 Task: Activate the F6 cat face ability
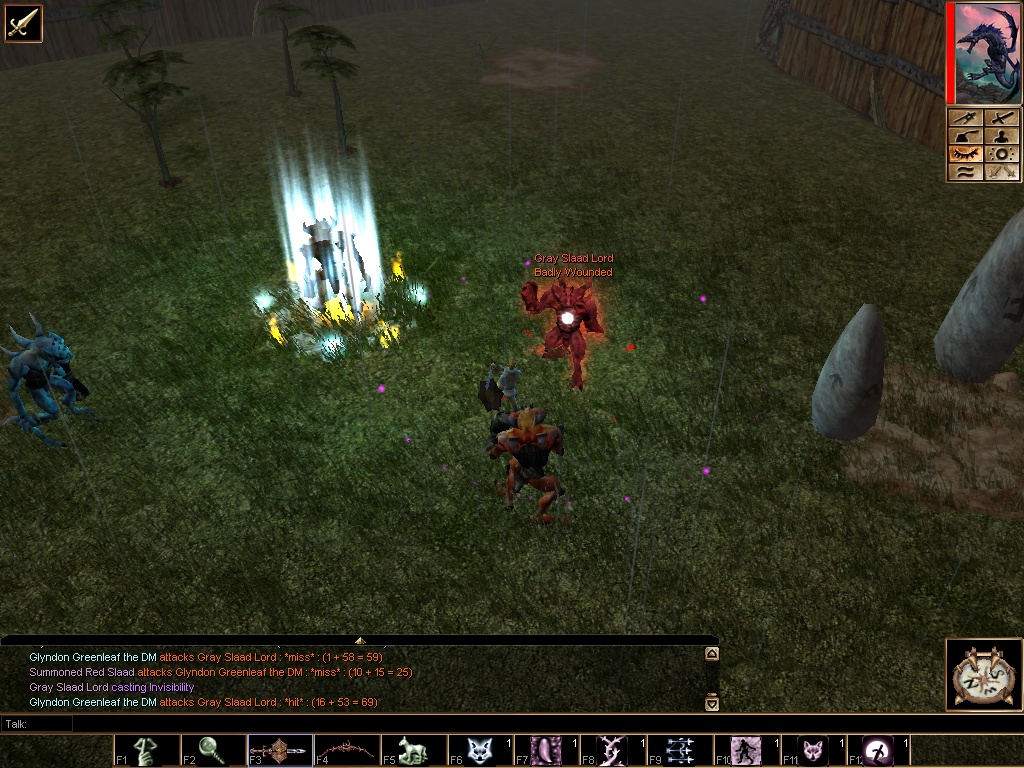[480, 750]
